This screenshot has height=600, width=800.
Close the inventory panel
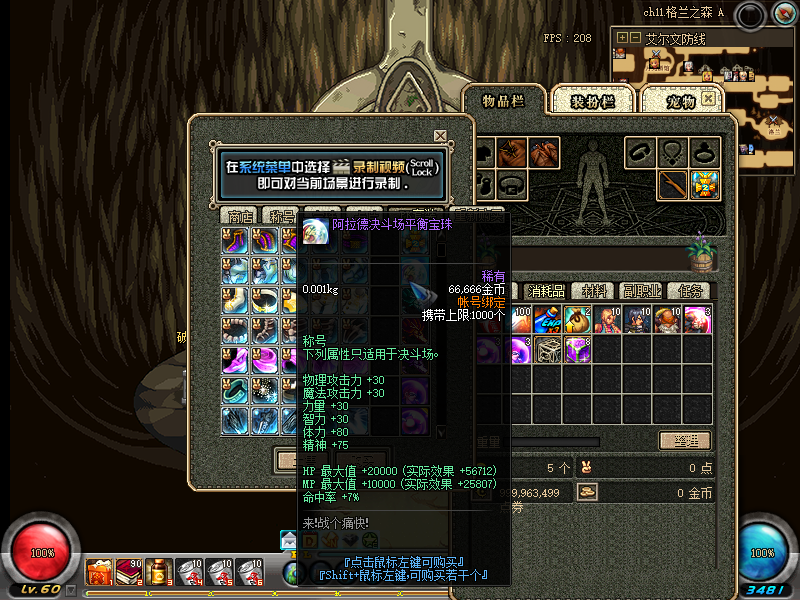point(708,99)
